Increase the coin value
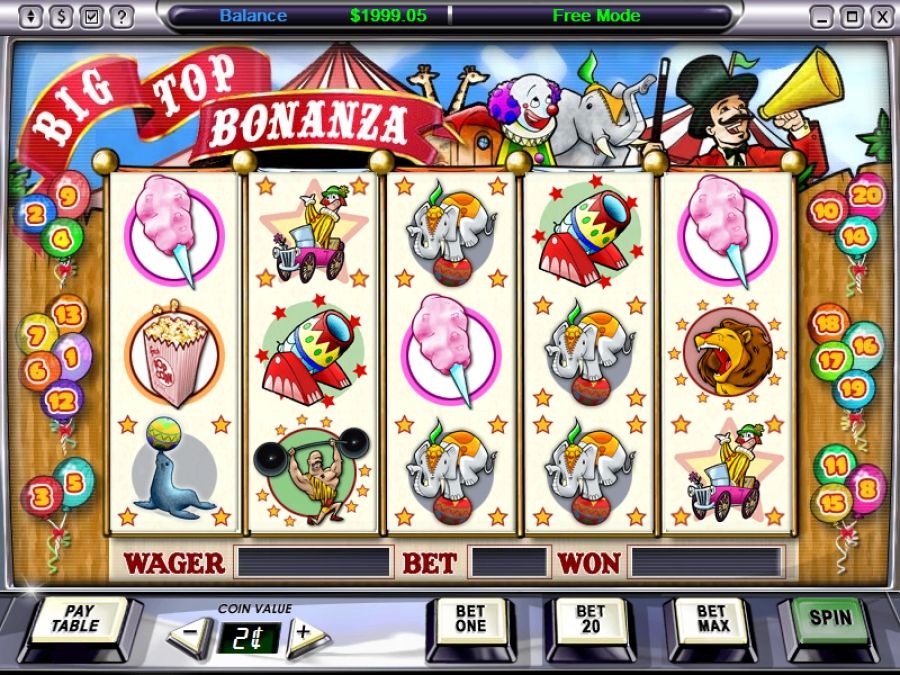900x675 pixels. coord(304,634)
